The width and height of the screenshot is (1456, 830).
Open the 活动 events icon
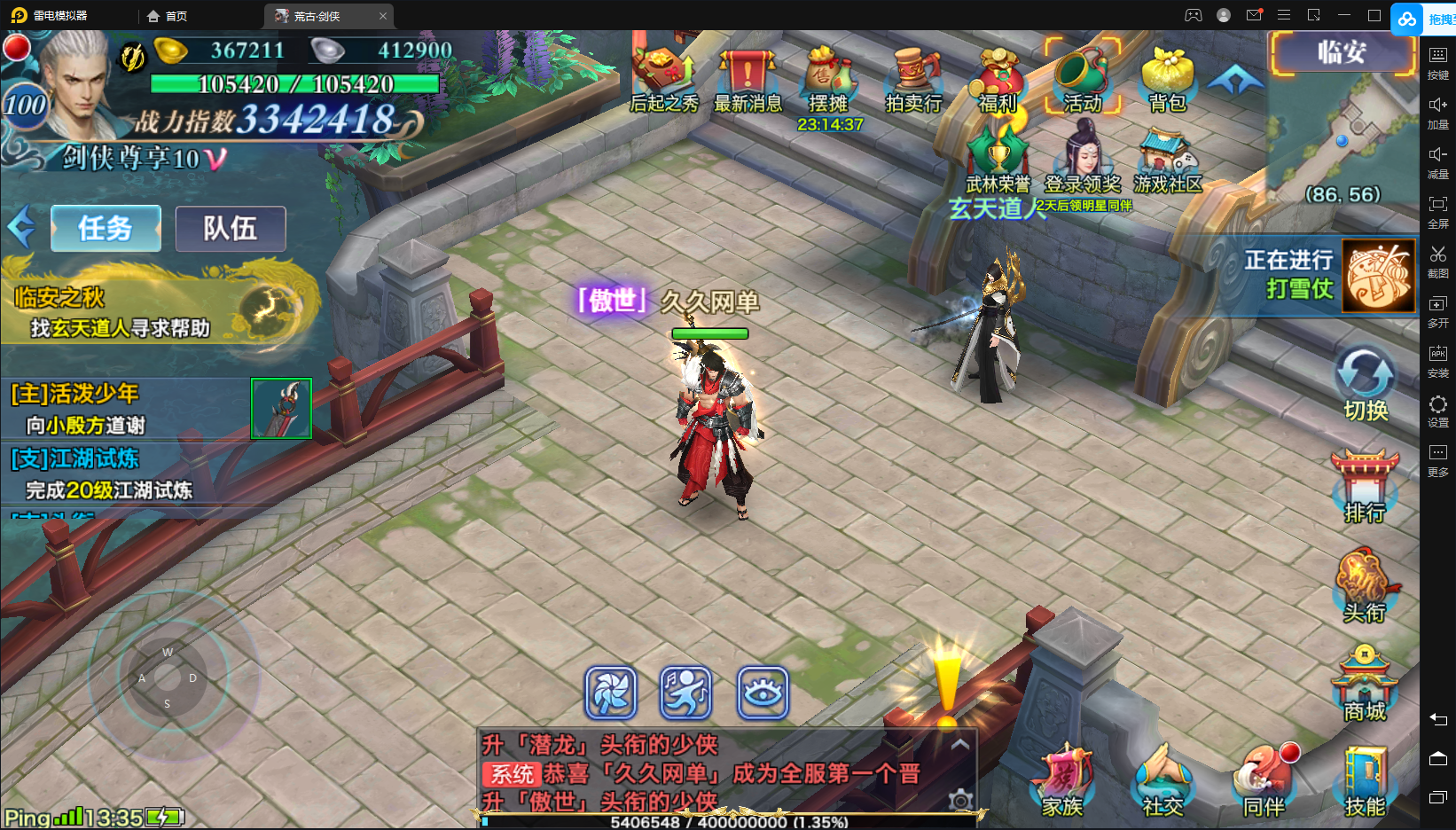1082,80
